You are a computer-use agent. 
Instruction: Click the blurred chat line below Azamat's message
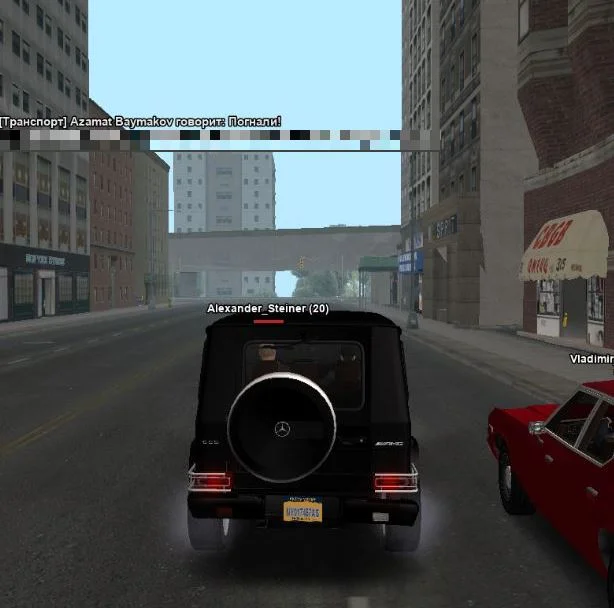tap(218, 139)
